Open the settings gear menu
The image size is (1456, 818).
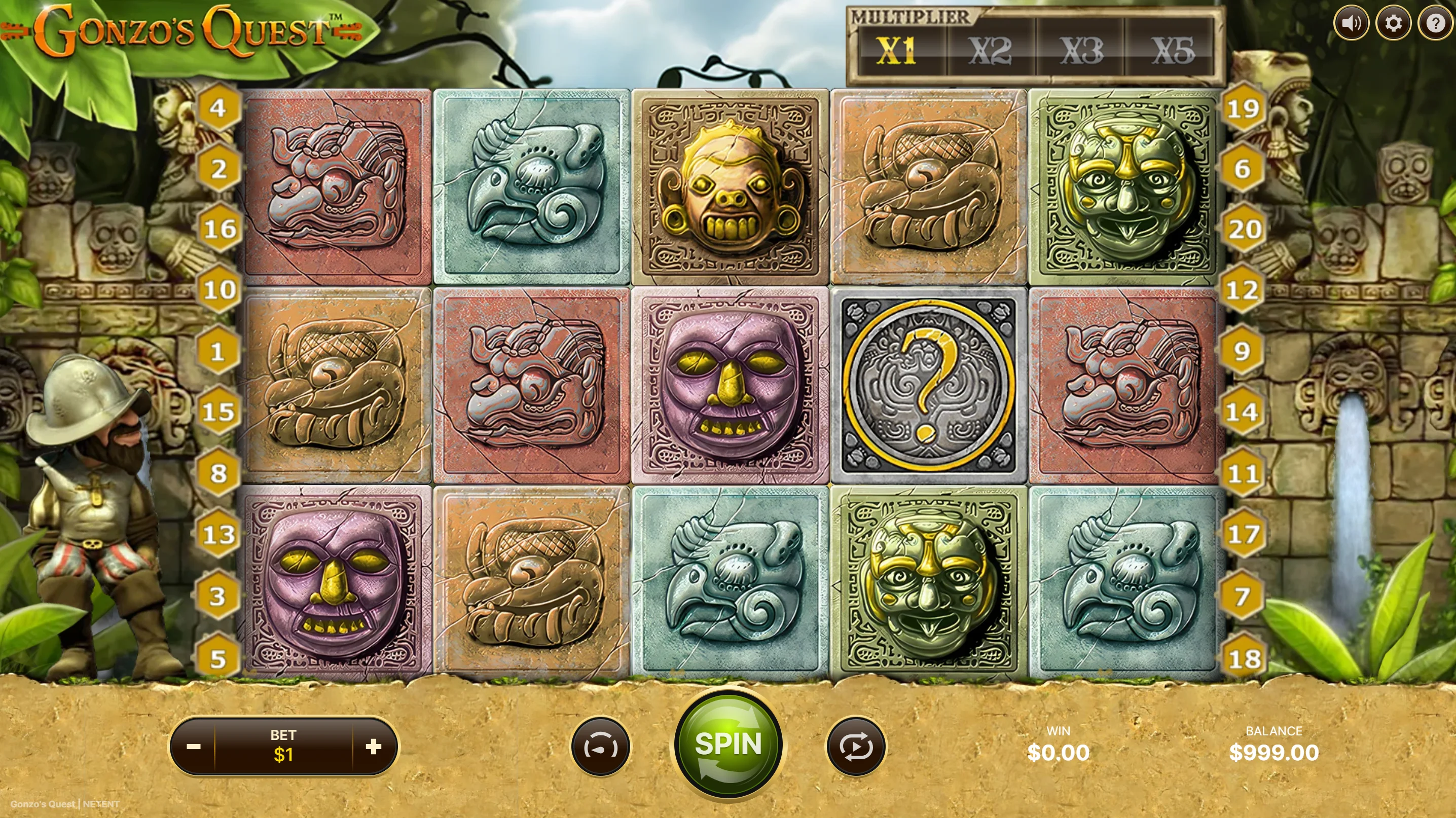click(x=1393, y=23)
